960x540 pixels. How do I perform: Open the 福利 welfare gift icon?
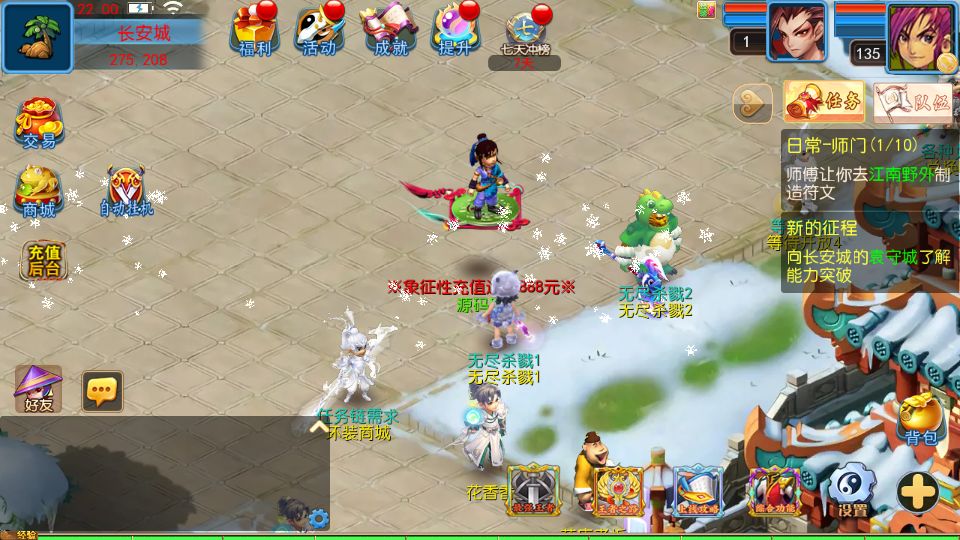point(254,31)
